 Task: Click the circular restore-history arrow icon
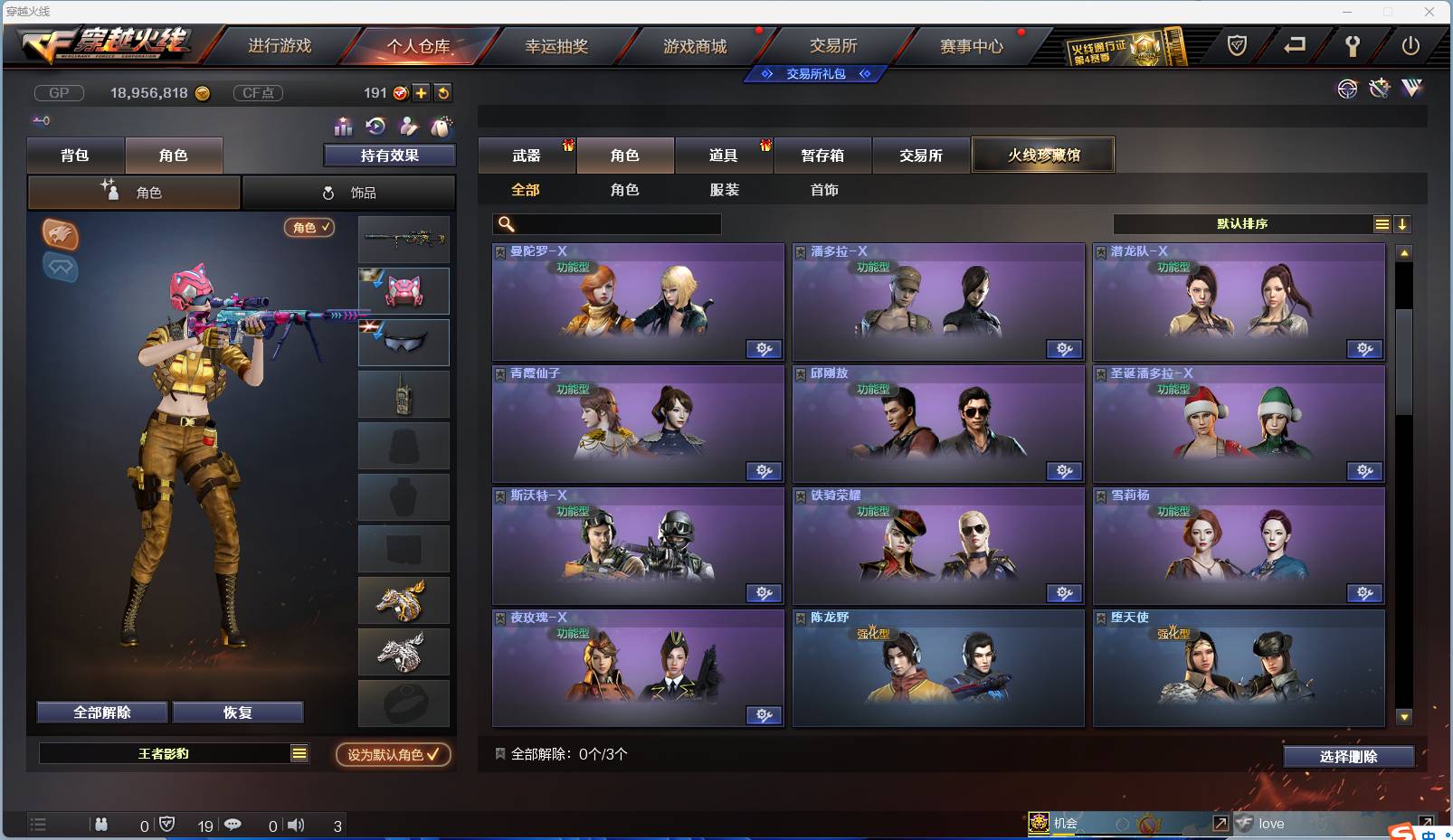tap(374, 127)
